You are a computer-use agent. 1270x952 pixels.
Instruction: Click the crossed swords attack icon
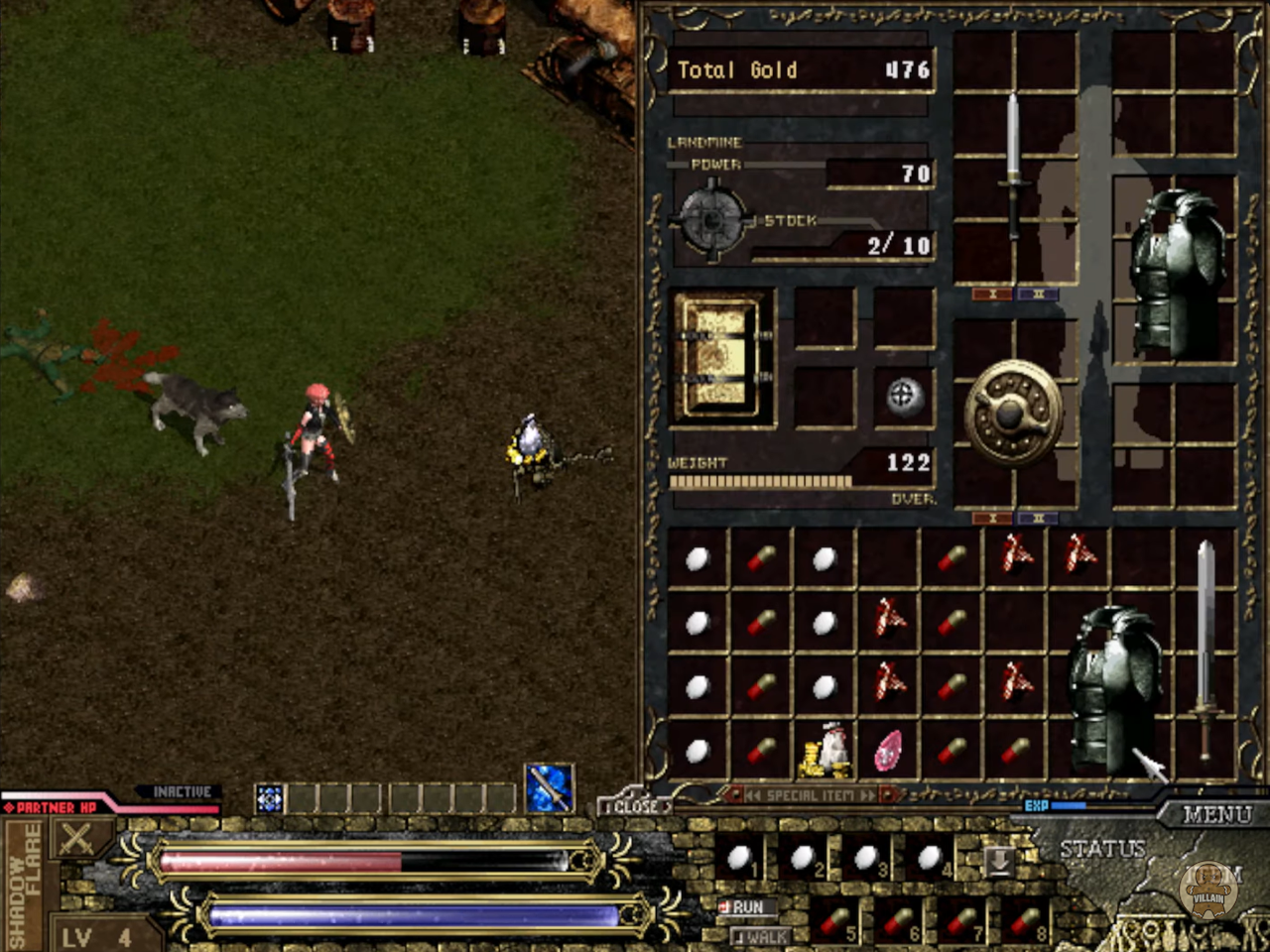[x=75, y=841]
